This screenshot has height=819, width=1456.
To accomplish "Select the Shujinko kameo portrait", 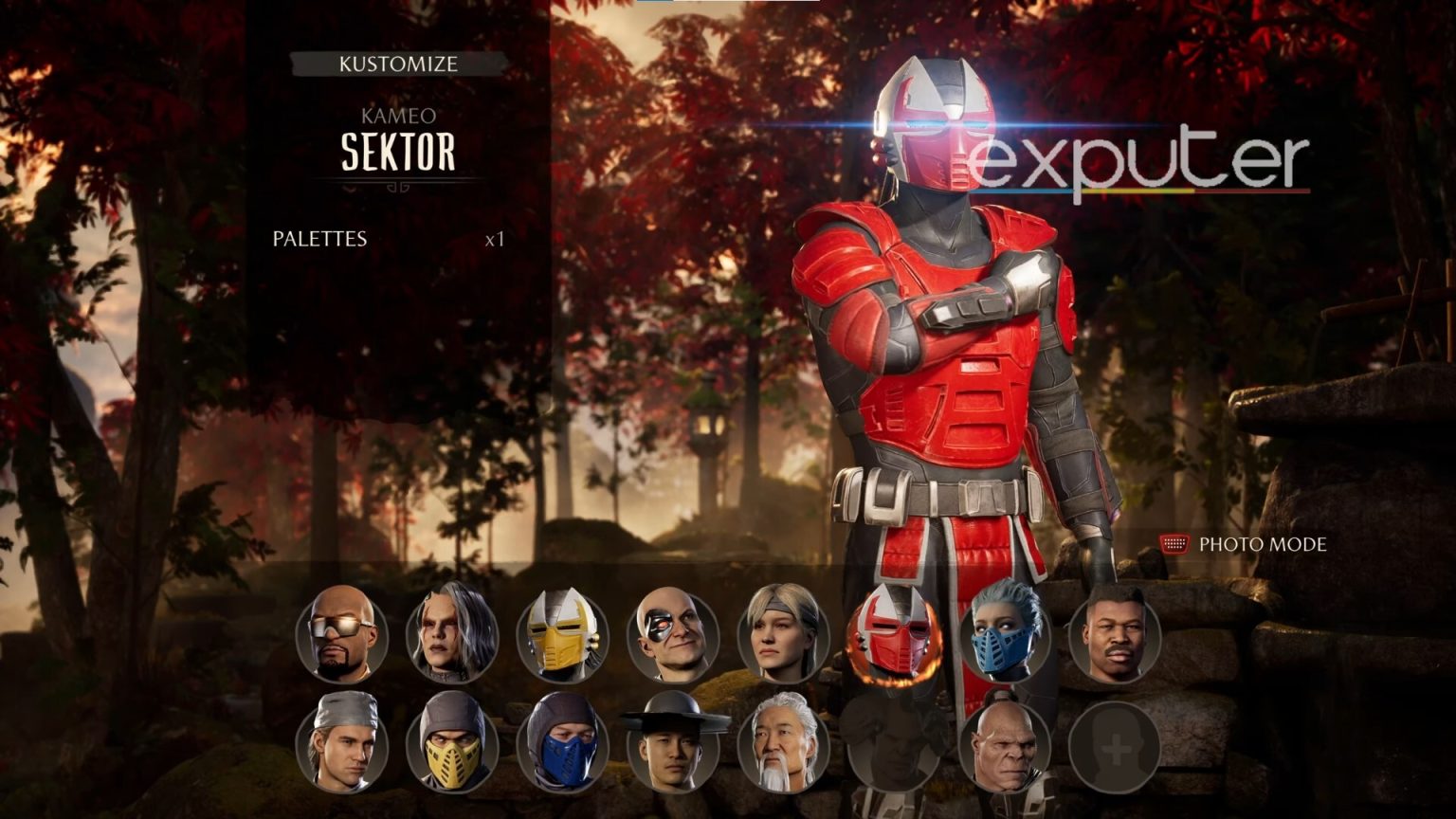I will point(782,747).
